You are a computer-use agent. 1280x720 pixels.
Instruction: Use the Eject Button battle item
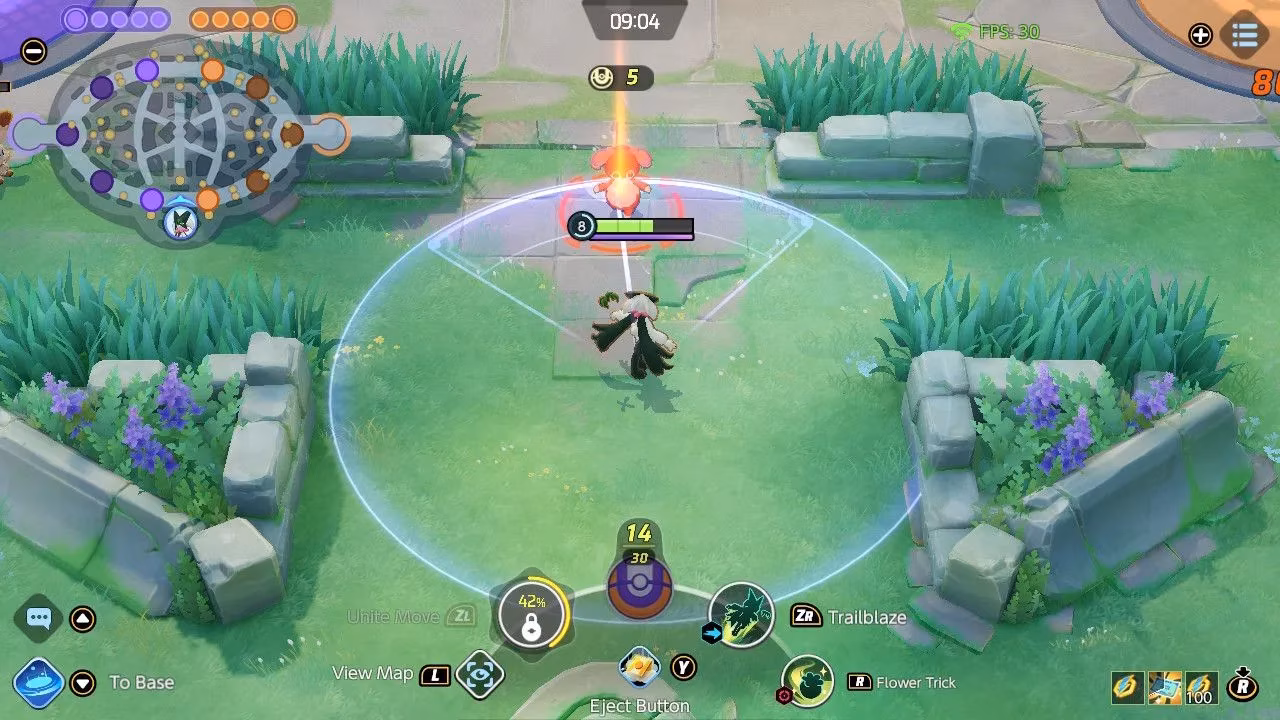pos(638,667)
